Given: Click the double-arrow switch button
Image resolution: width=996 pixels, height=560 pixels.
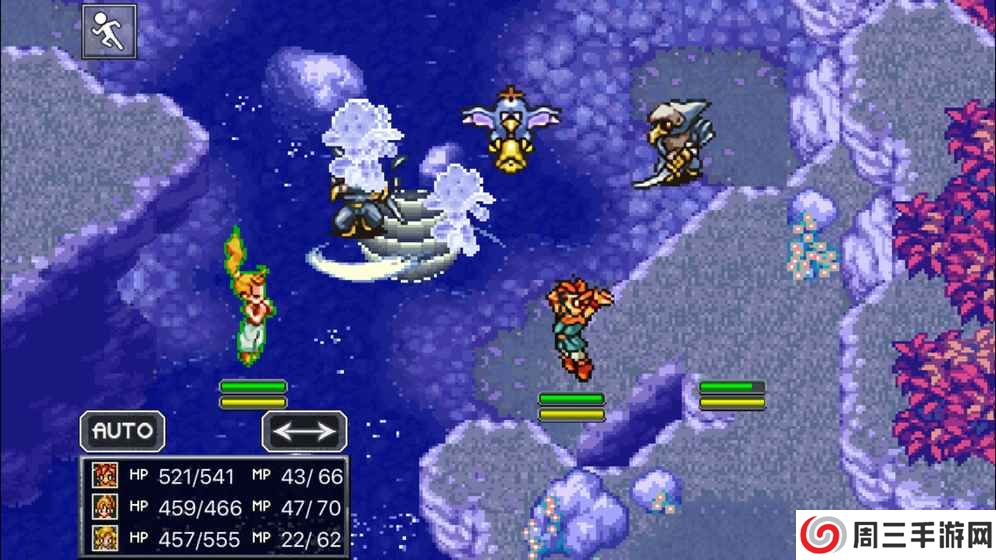Looking at the screenshot, I should pos(305,432).
